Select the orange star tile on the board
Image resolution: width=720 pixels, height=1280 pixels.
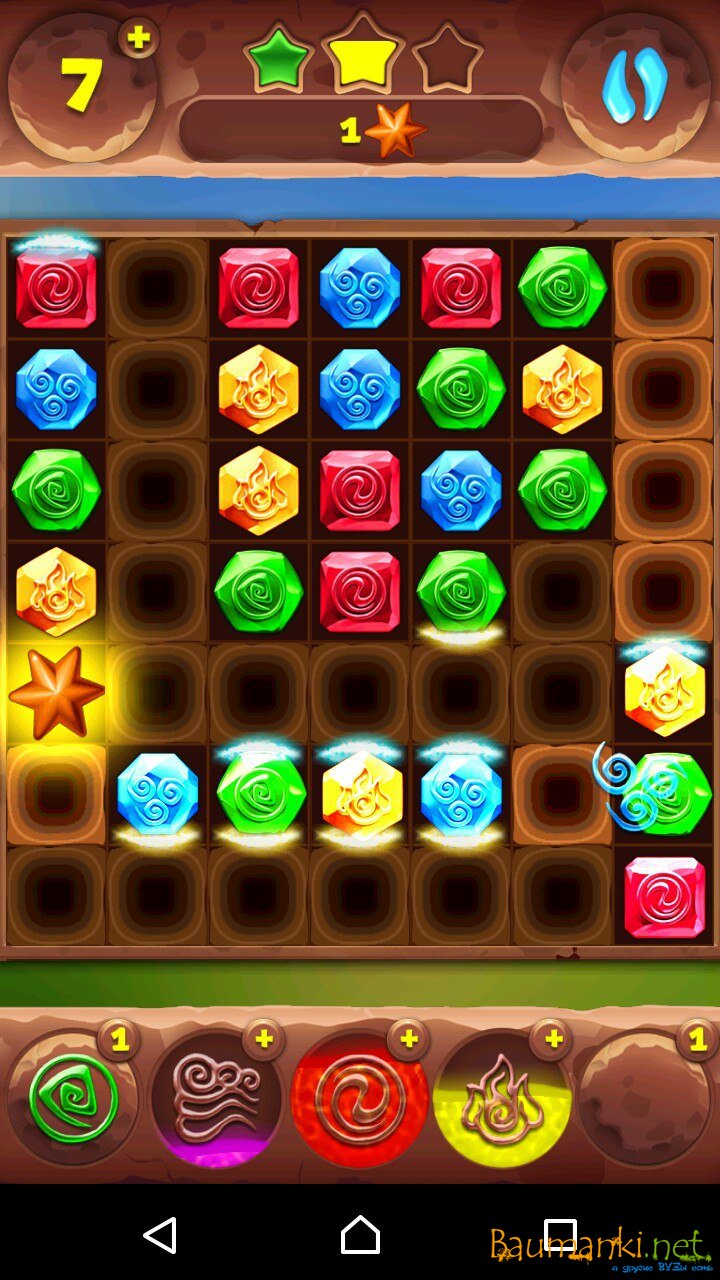pyautogui.click(x=56, y=693)
